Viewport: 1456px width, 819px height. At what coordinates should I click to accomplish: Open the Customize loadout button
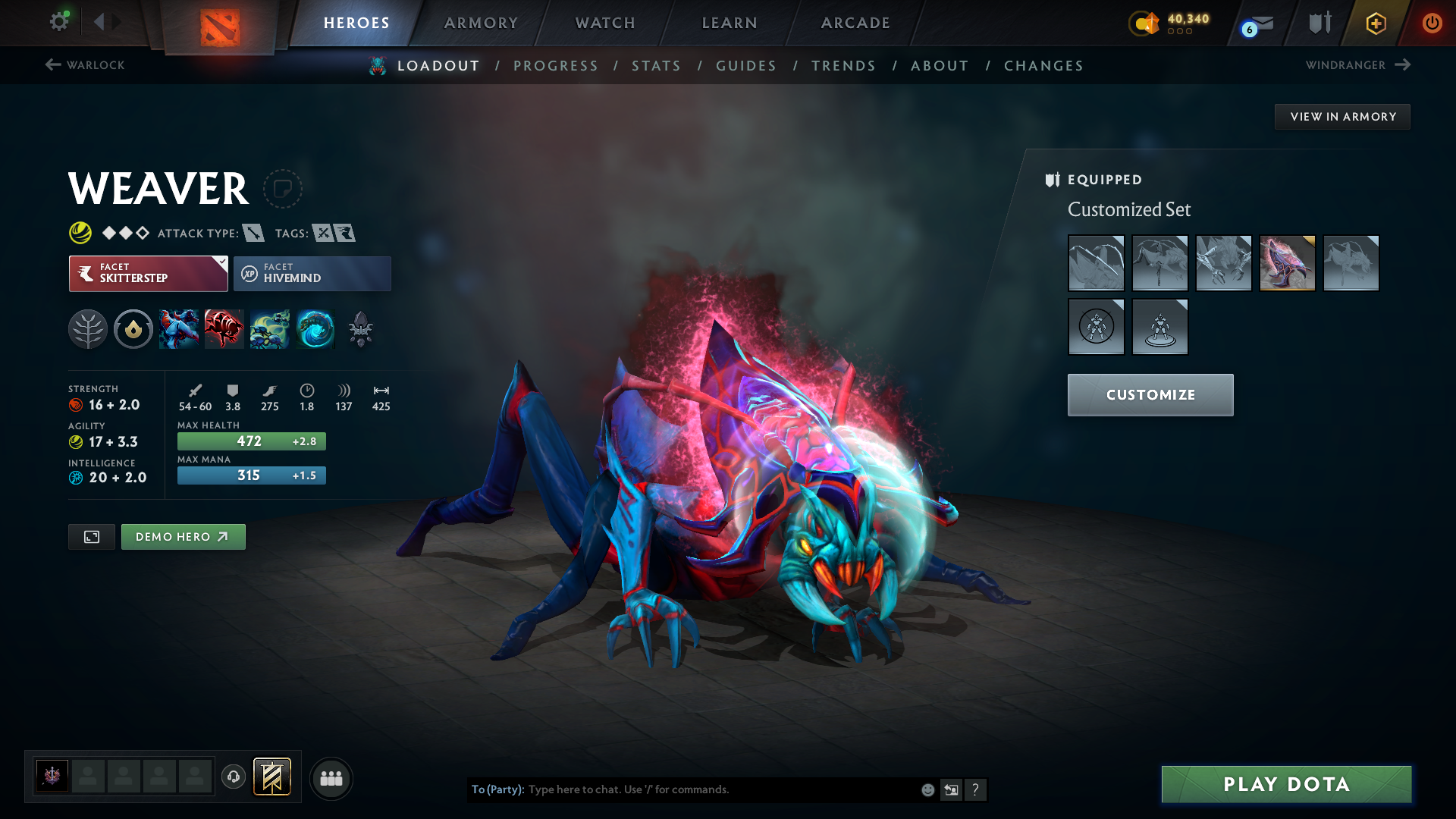click(1150, 394)
